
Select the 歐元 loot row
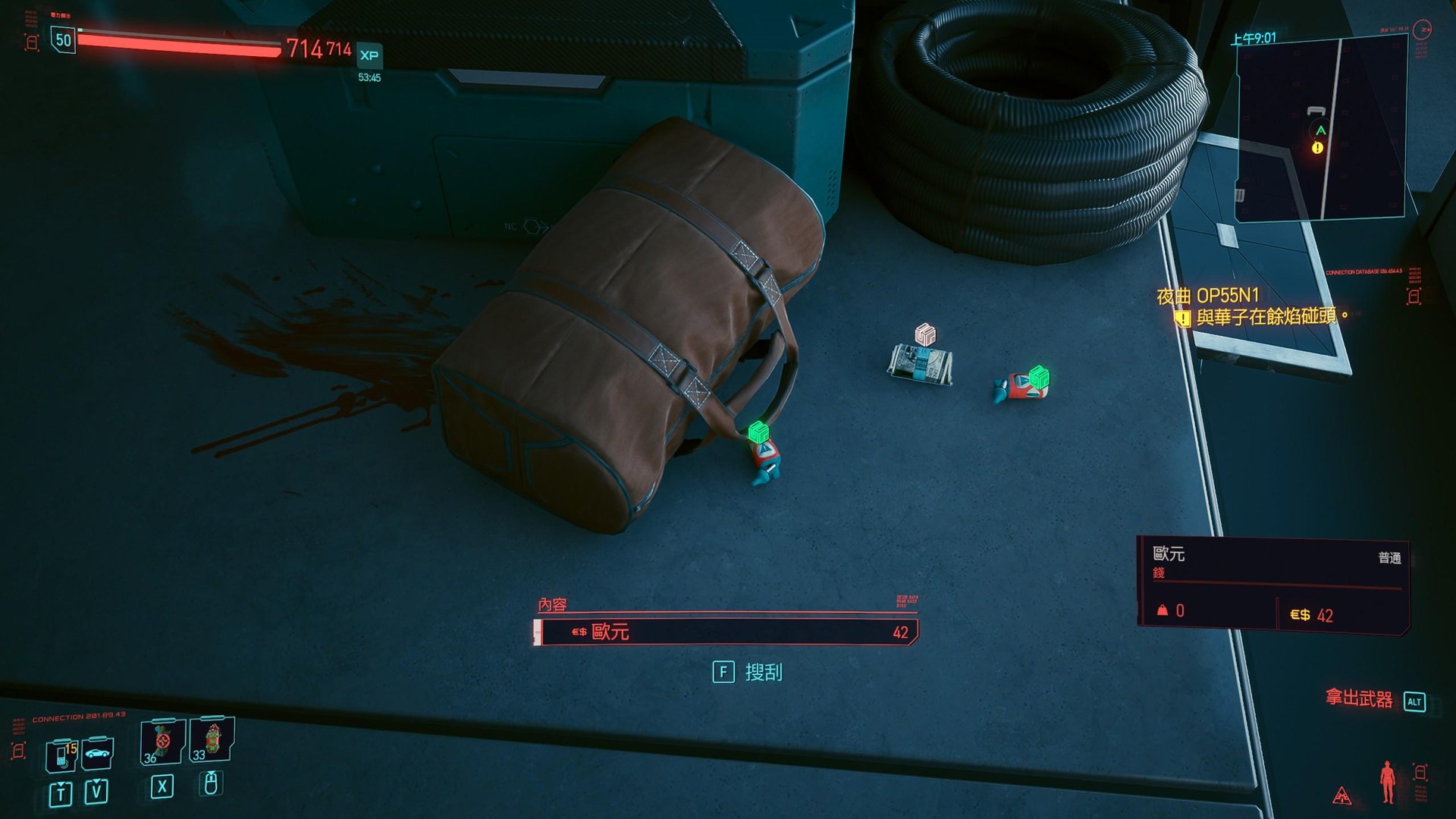[x=726, y=632]
